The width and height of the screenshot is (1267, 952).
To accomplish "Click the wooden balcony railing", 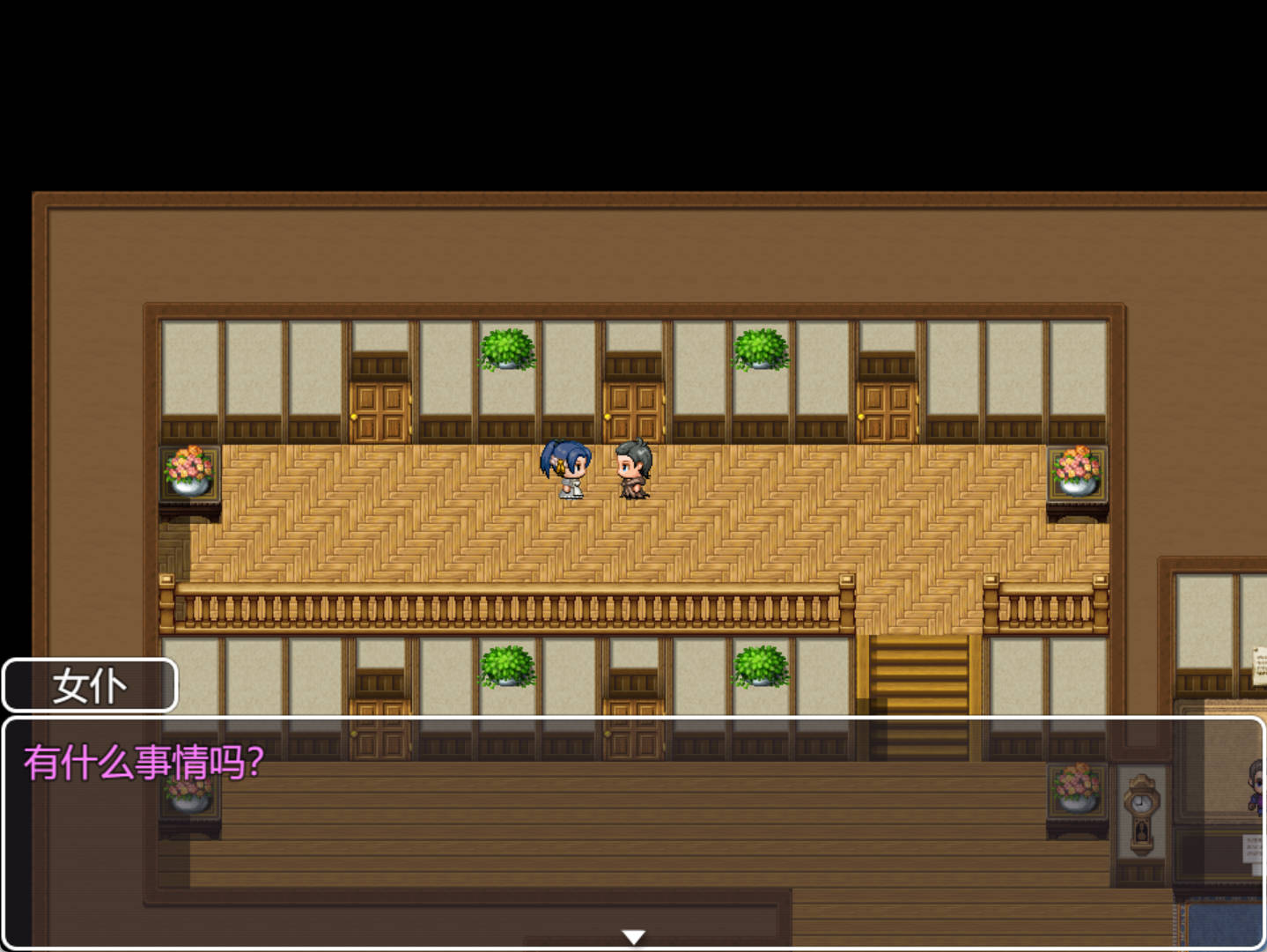I will point(511,603).
